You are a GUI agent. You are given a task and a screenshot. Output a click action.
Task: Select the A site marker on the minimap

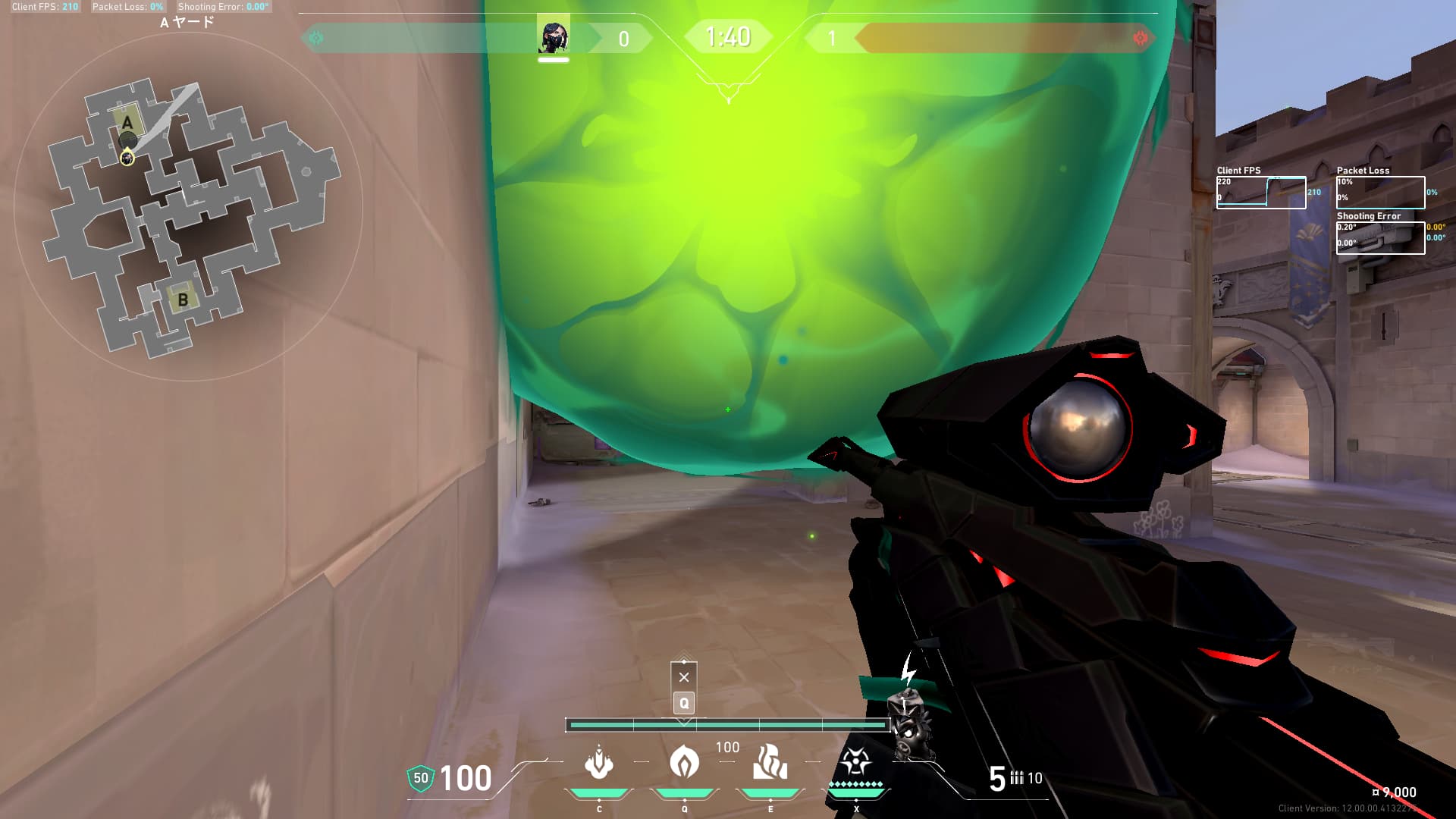click(127, 121)
